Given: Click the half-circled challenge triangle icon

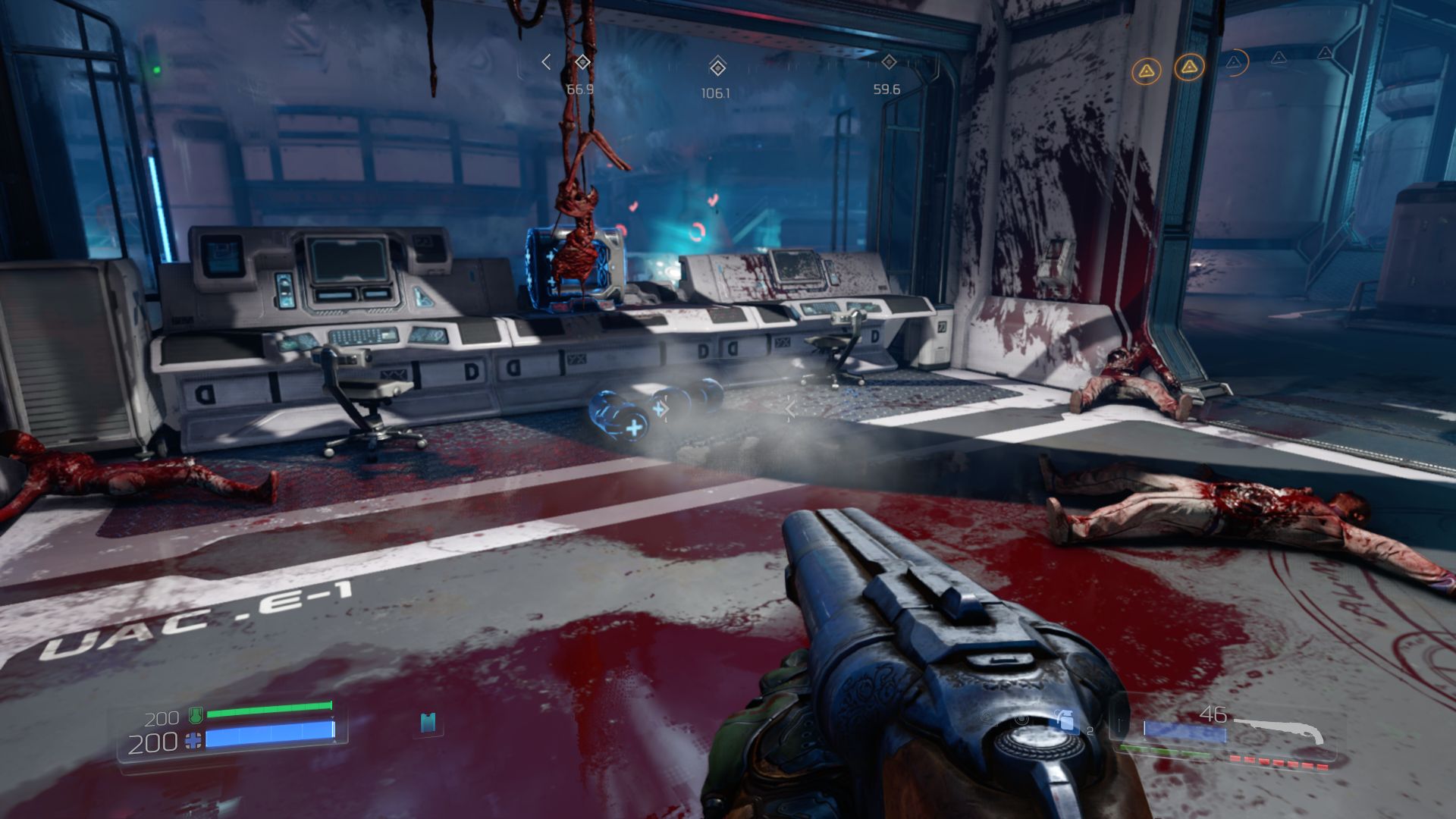Looking at the screenshot, I should [x=1234, y=62].
